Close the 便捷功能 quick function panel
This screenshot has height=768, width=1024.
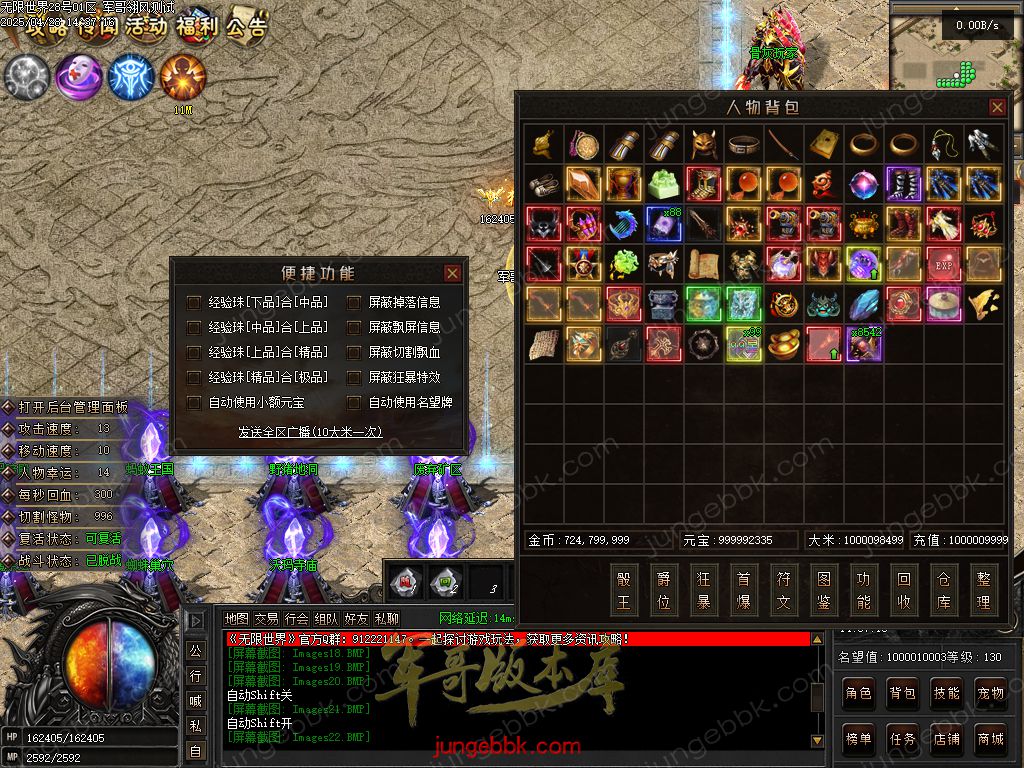452,273
